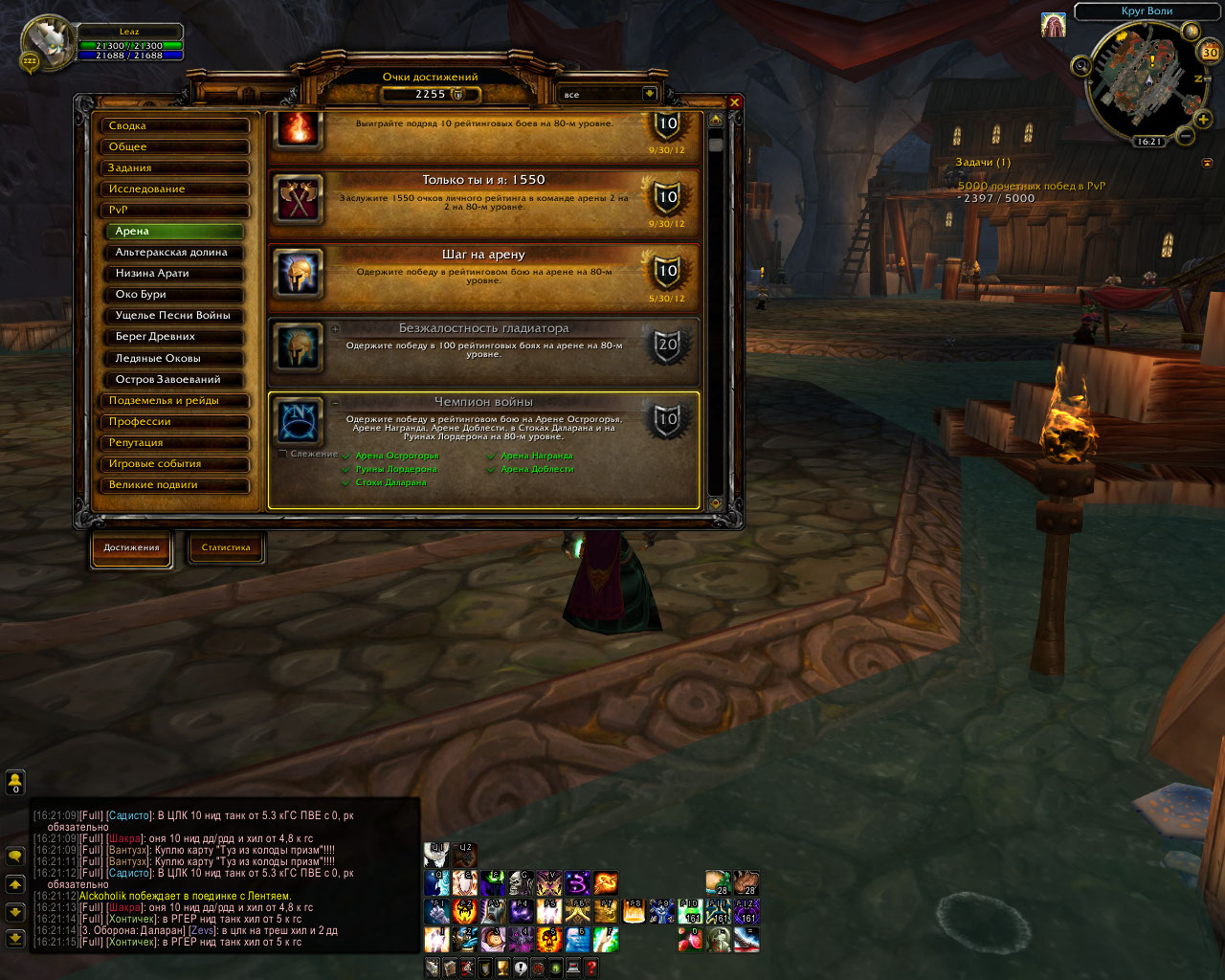1225x980 pixels.
Task: Select the Шаг на арену achievement
Action: coord(483,277)
